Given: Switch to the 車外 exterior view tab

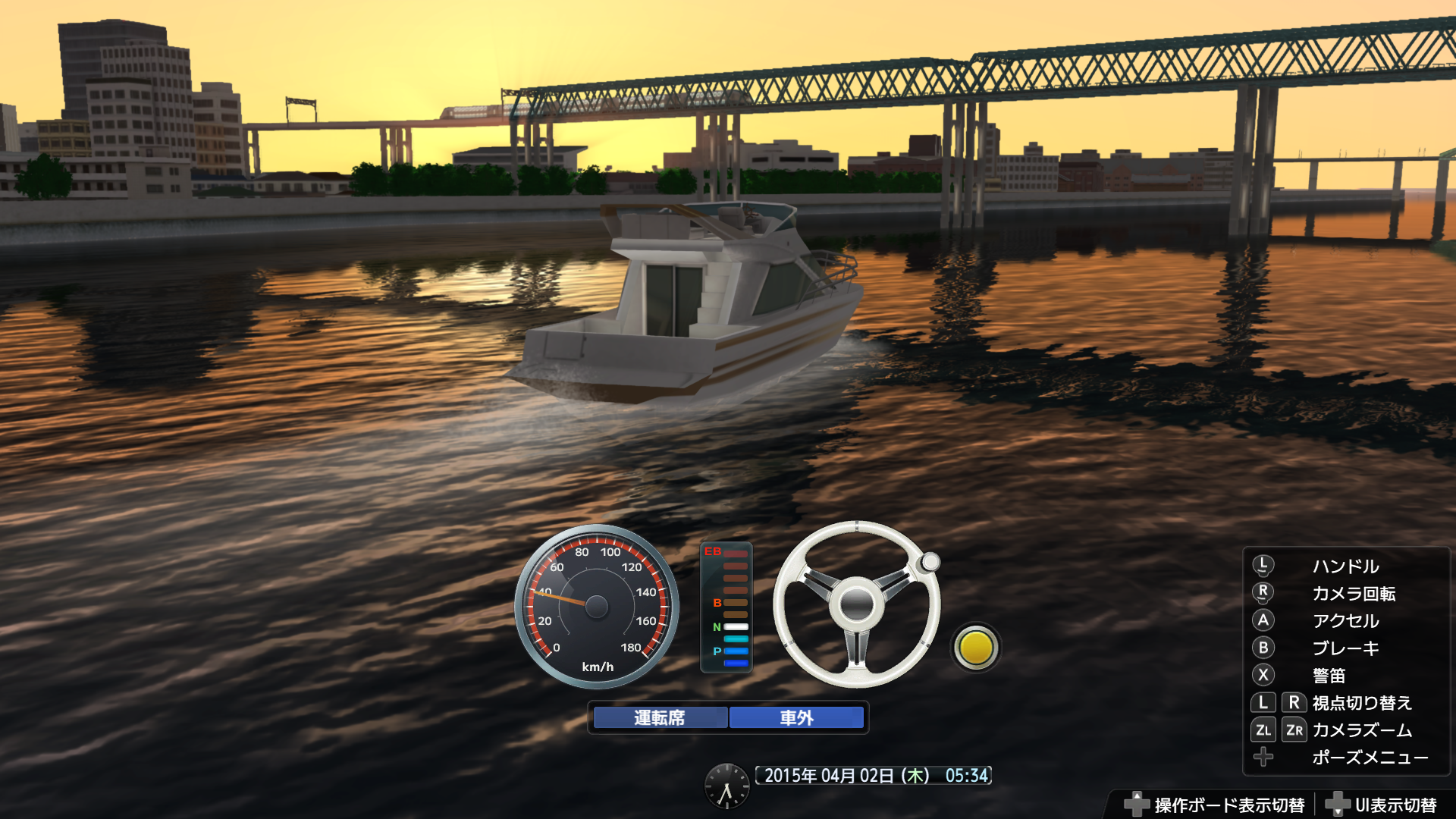Looking at the screenshot, I should [x=795, y=716].
